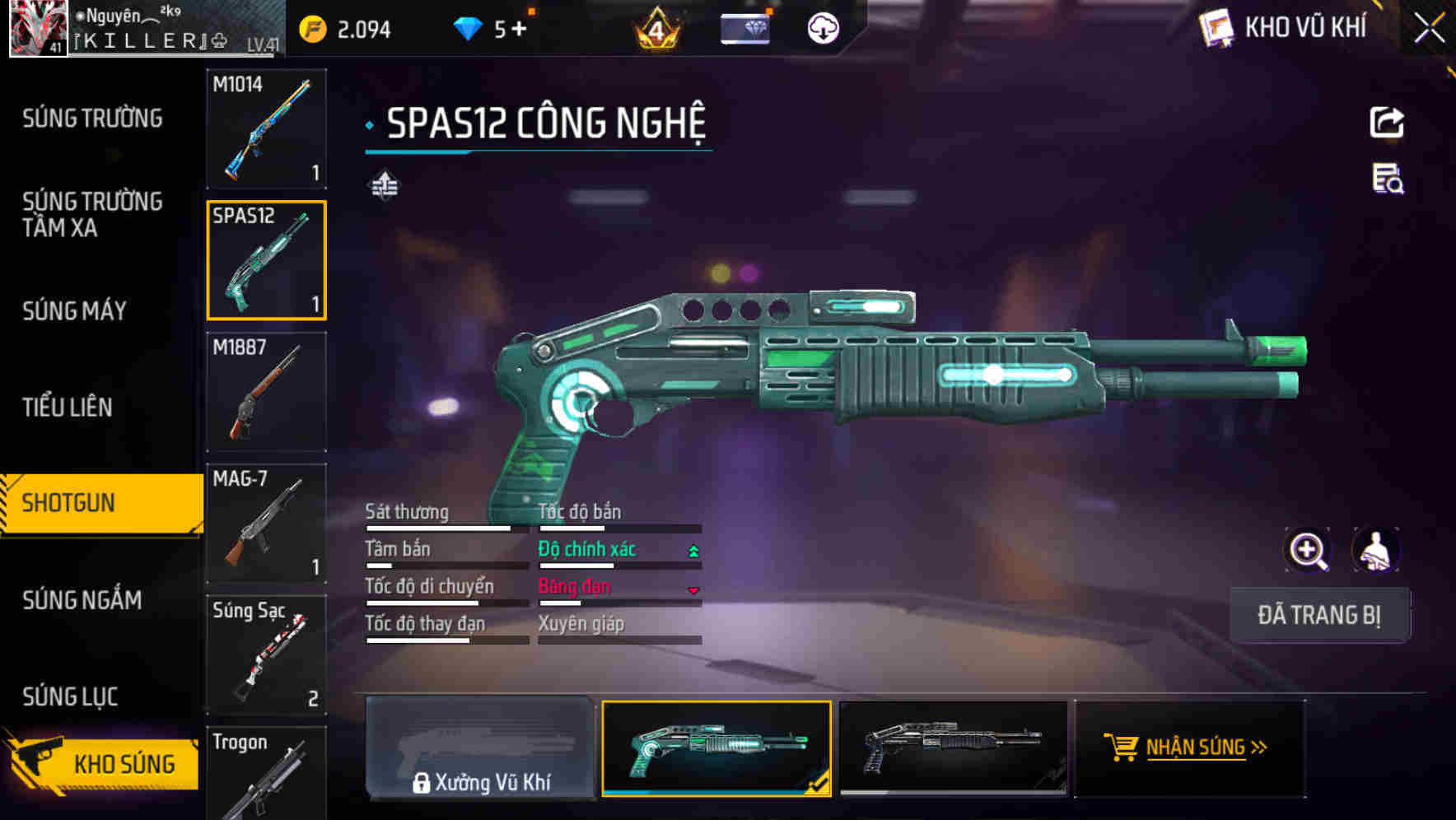Image resolution: width=1456 pixels, height=820 pixels.
Task: Close the weapon armory screen
Action: [1429, 29]
